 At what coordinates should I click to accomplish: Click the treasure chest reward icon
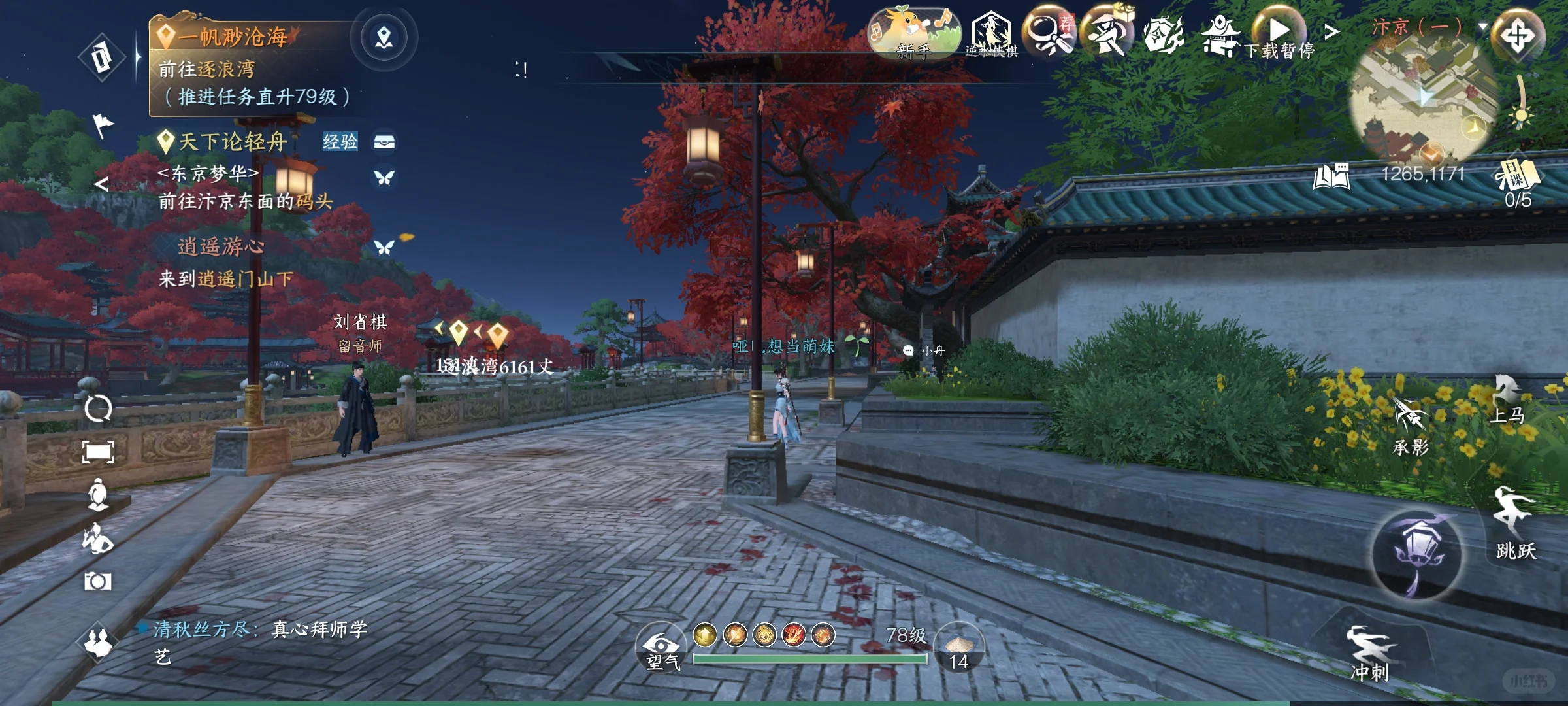coord(384,141)
